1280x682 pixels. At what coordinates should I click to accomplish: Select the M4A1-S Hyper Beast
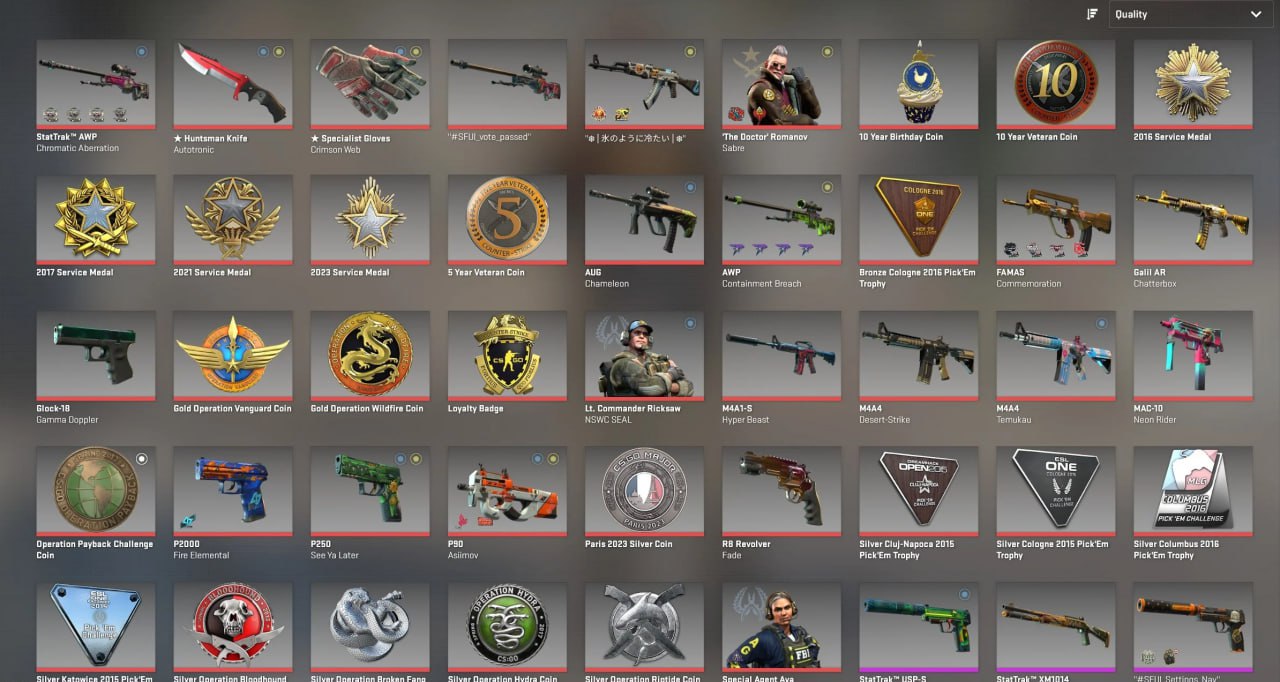point(781,355)
